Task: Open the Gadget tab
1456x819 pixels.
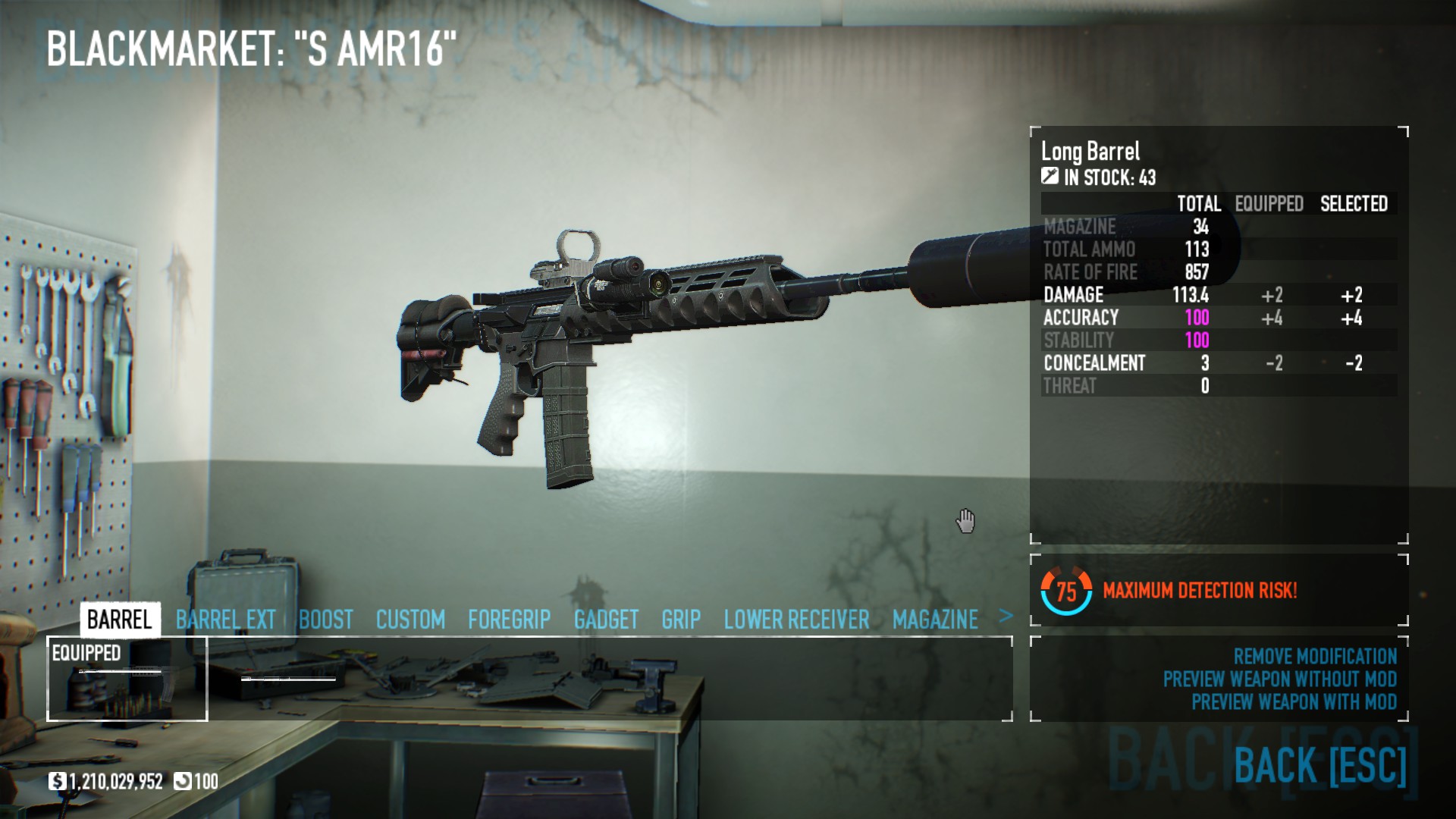Action: click(606, 620)
